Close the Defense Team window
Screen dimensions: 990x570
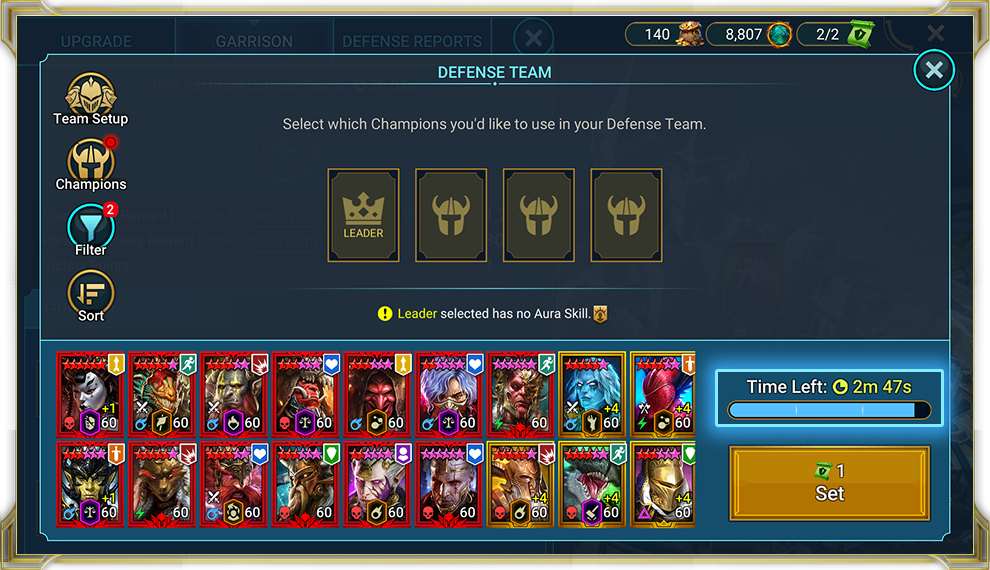point(934,70)
